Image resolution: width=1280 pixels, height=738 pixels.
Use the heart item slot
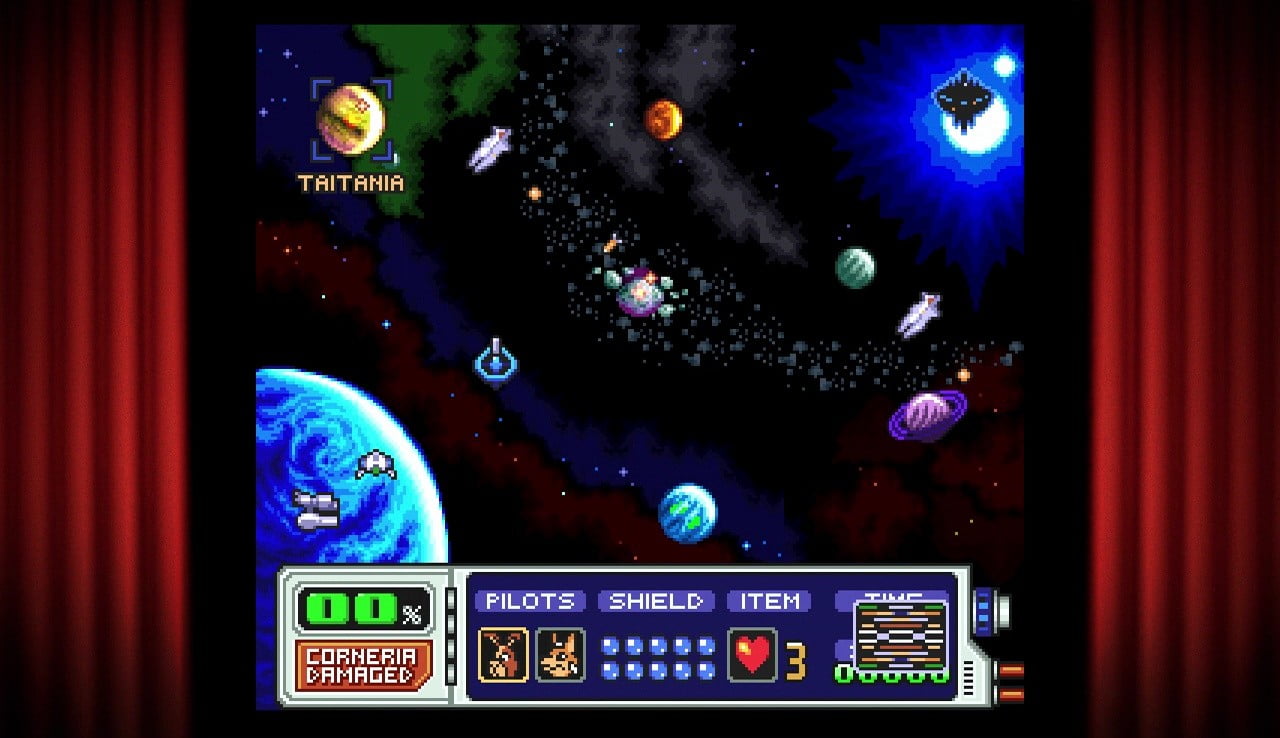[x=752, y=656]
